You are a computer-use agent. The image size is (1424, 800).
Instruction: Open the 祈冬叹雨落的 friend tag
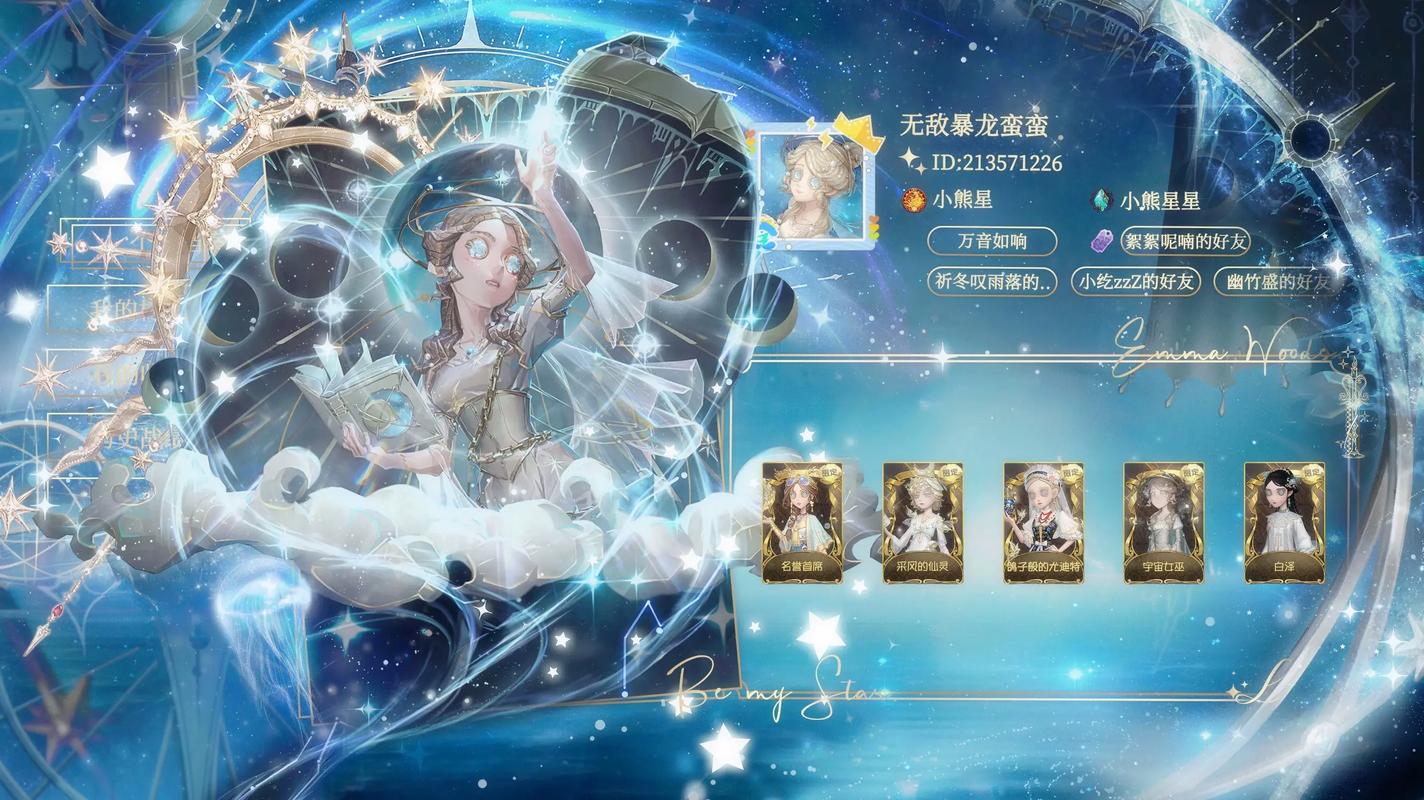tap(992, 281)
